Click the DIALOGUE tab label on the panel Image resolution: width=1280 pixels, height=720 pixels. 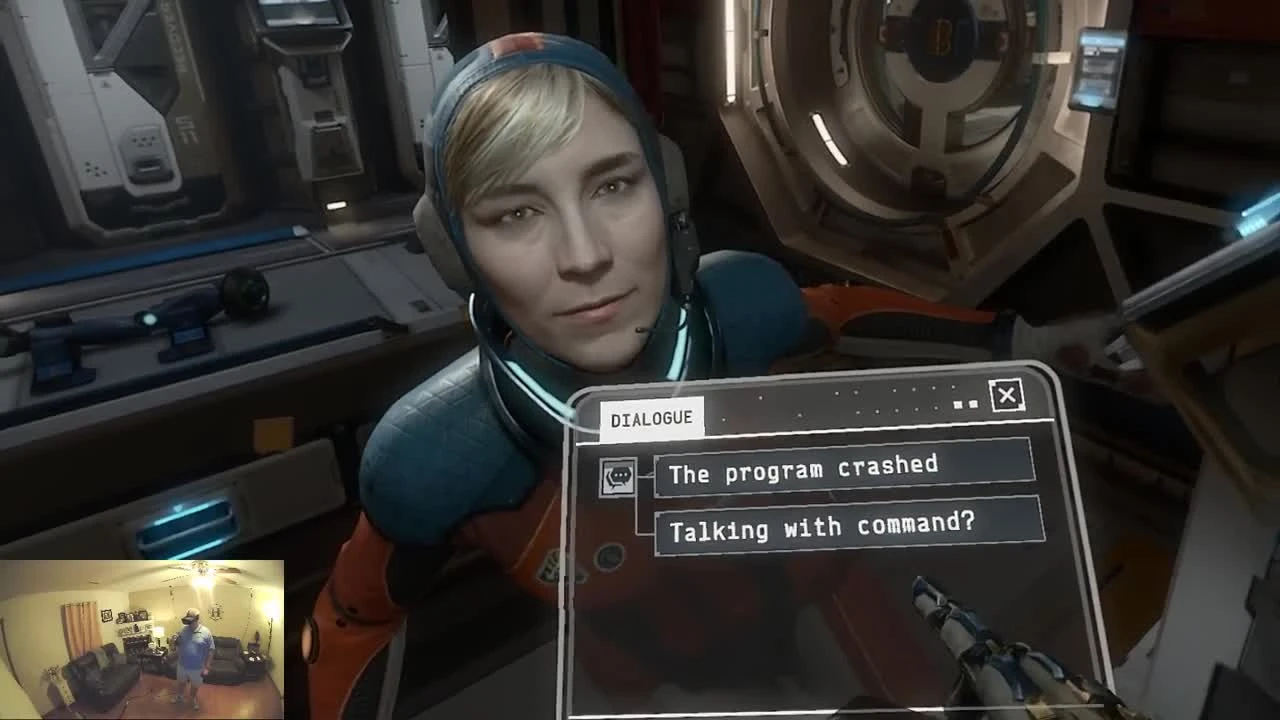(x=651, y=418)
